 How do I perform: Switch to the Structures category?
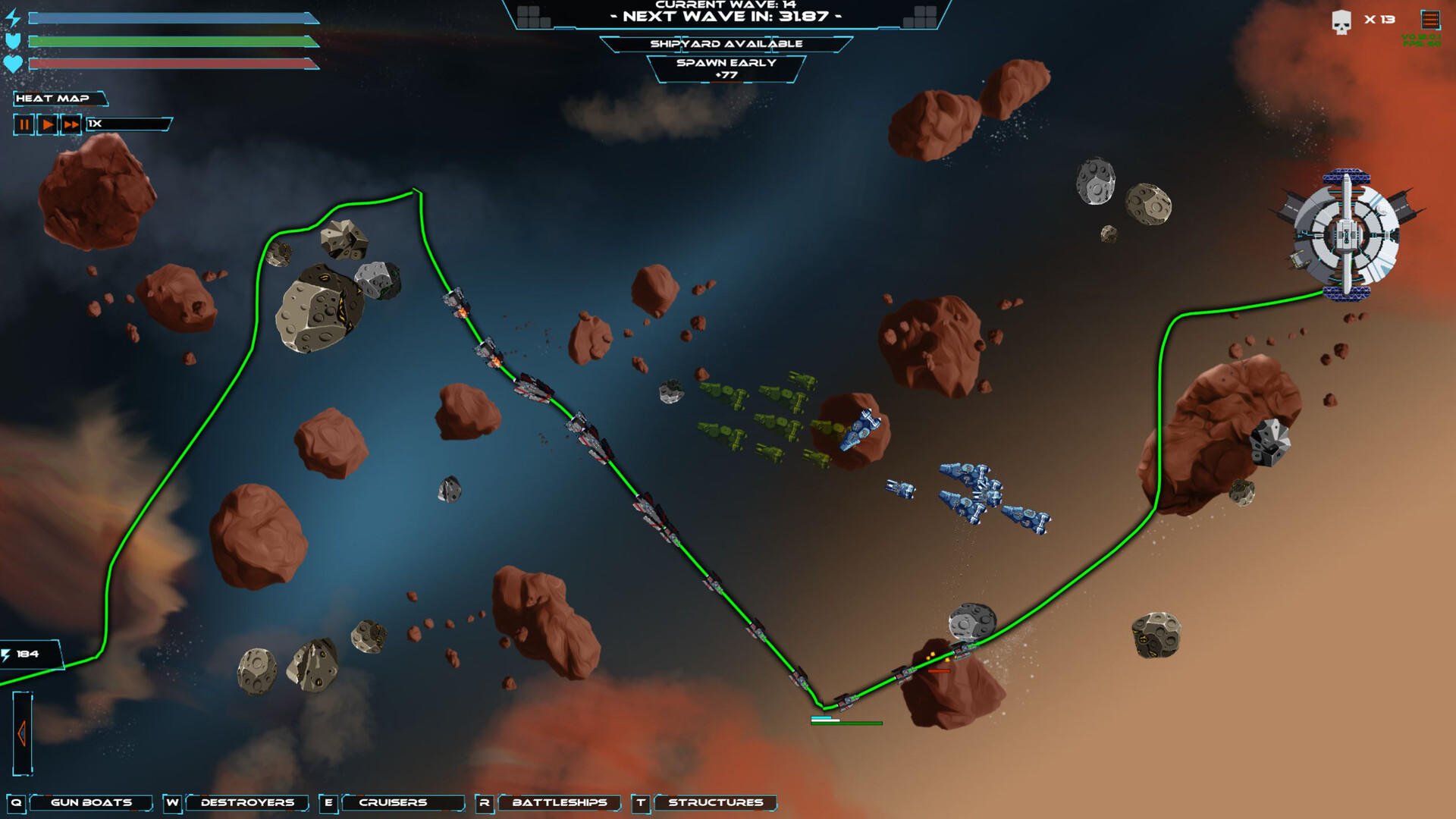coord(715,802)
